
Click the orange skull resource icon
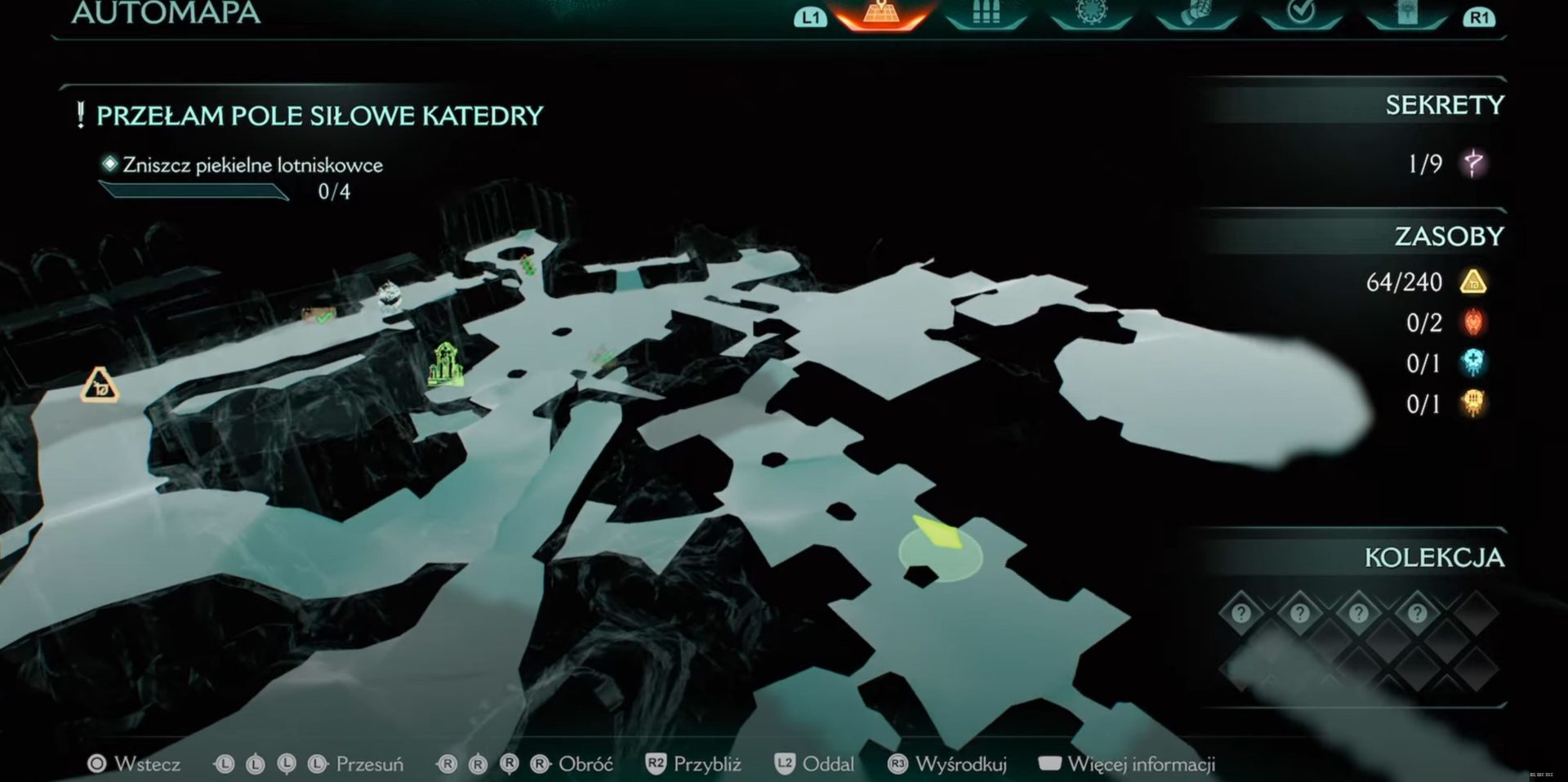click(1473, 403)
